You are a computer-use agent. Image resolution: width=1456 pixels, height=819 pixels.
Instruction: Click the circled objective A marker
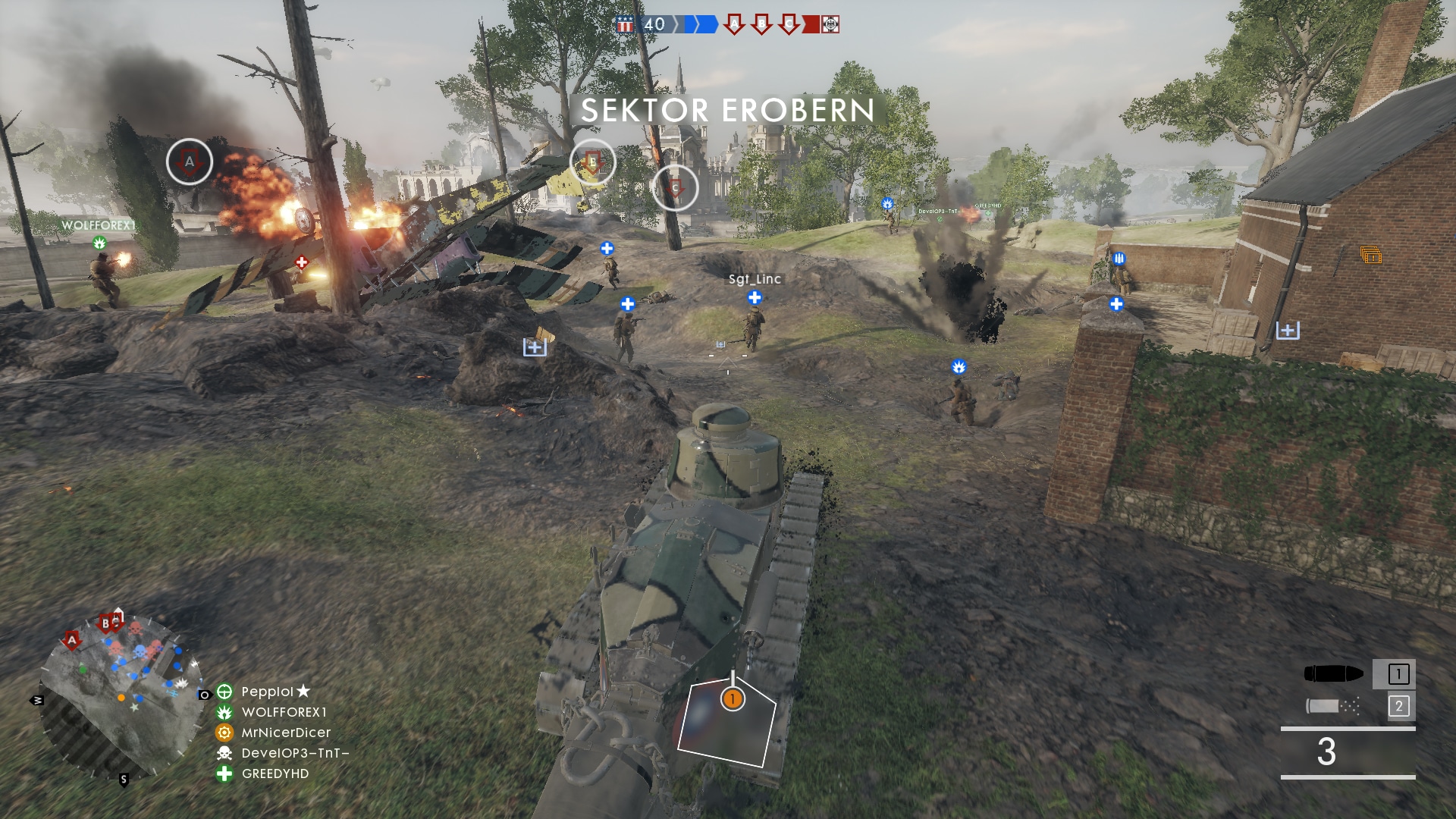point(190,162)
